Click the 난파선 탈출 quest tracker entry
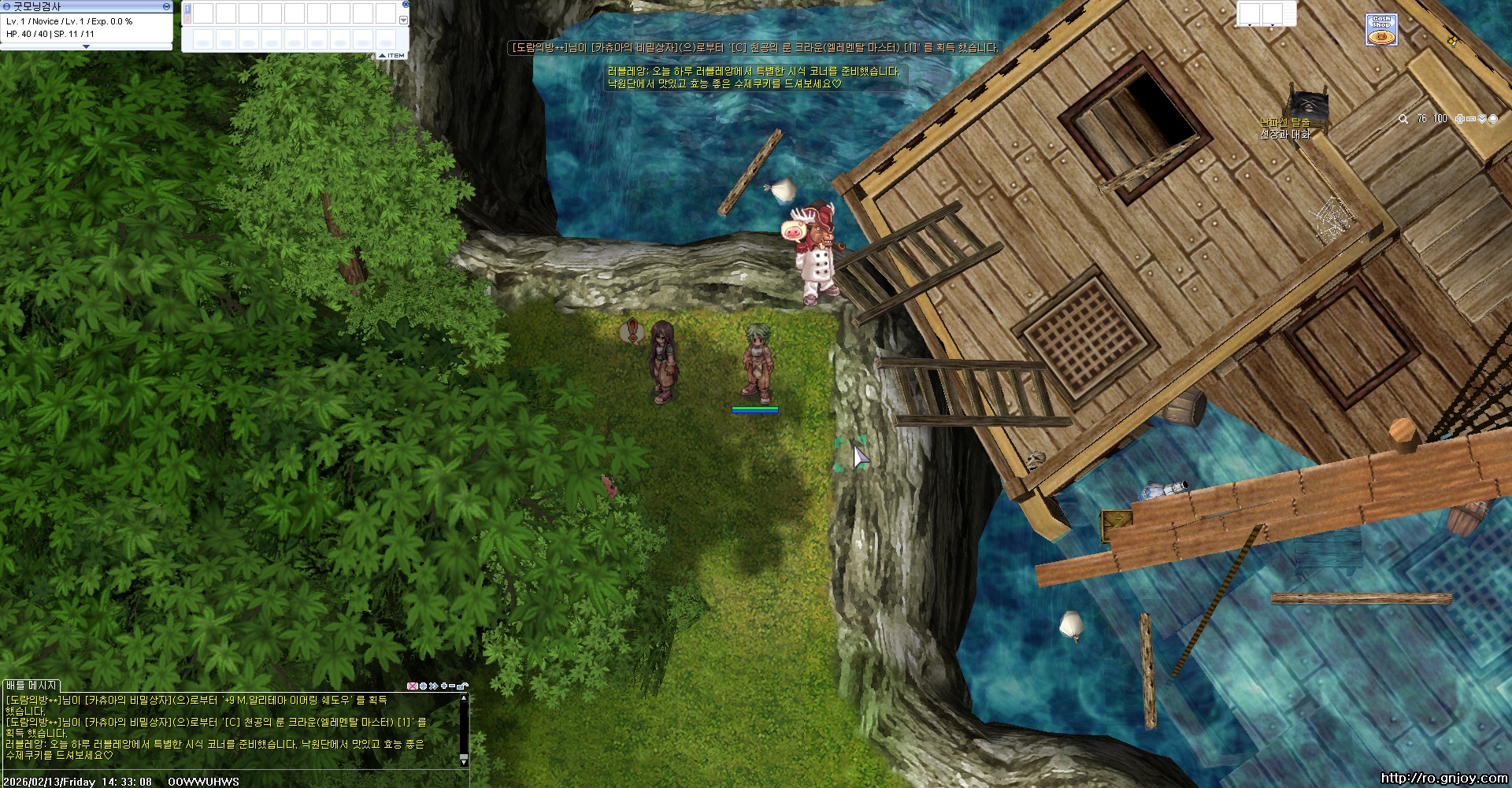This screenshot has height=788, width=1512. 1284,123
